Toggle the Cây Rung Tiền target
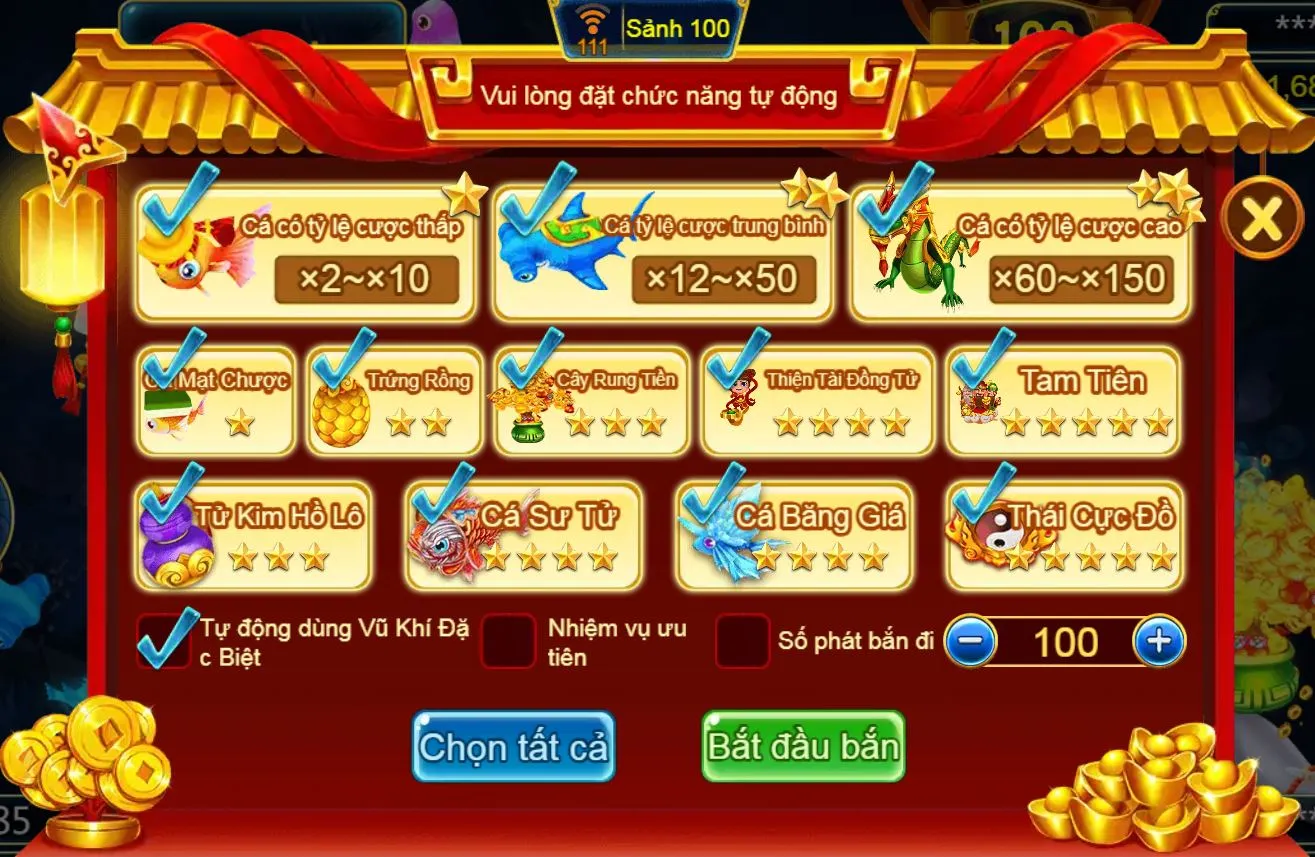This screenshot has width=1315, height=857. (x=591, y=401)
